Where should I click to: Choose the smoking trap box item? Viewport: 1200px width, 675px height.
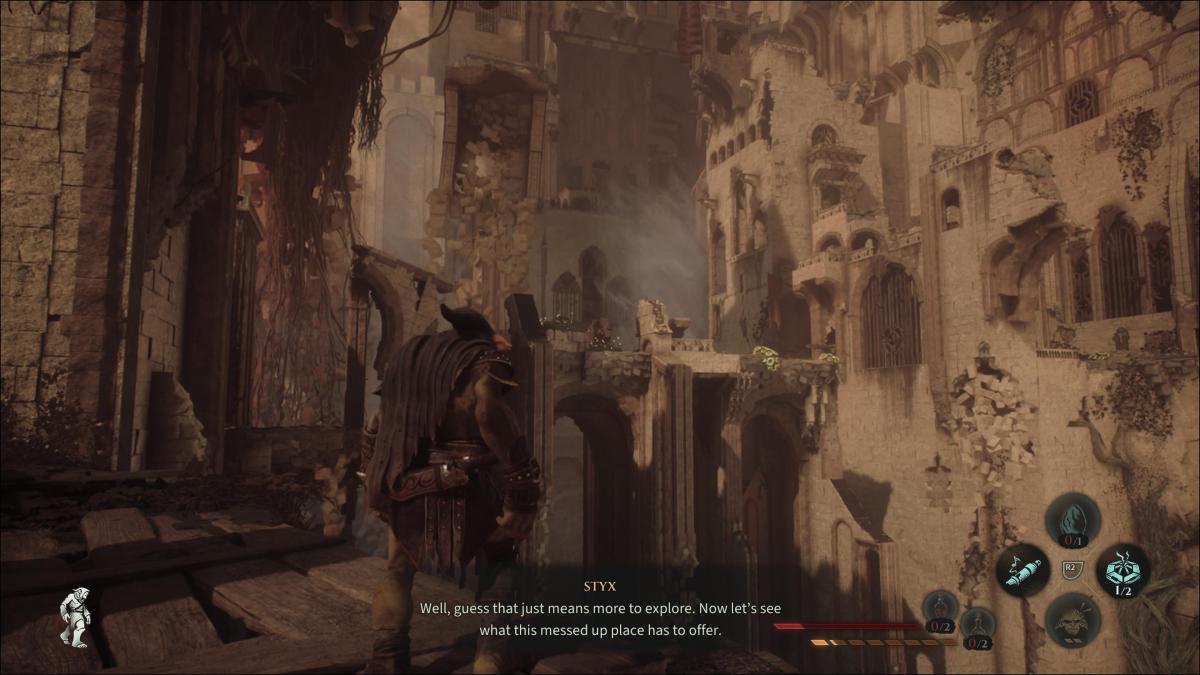coord(1122,570)
